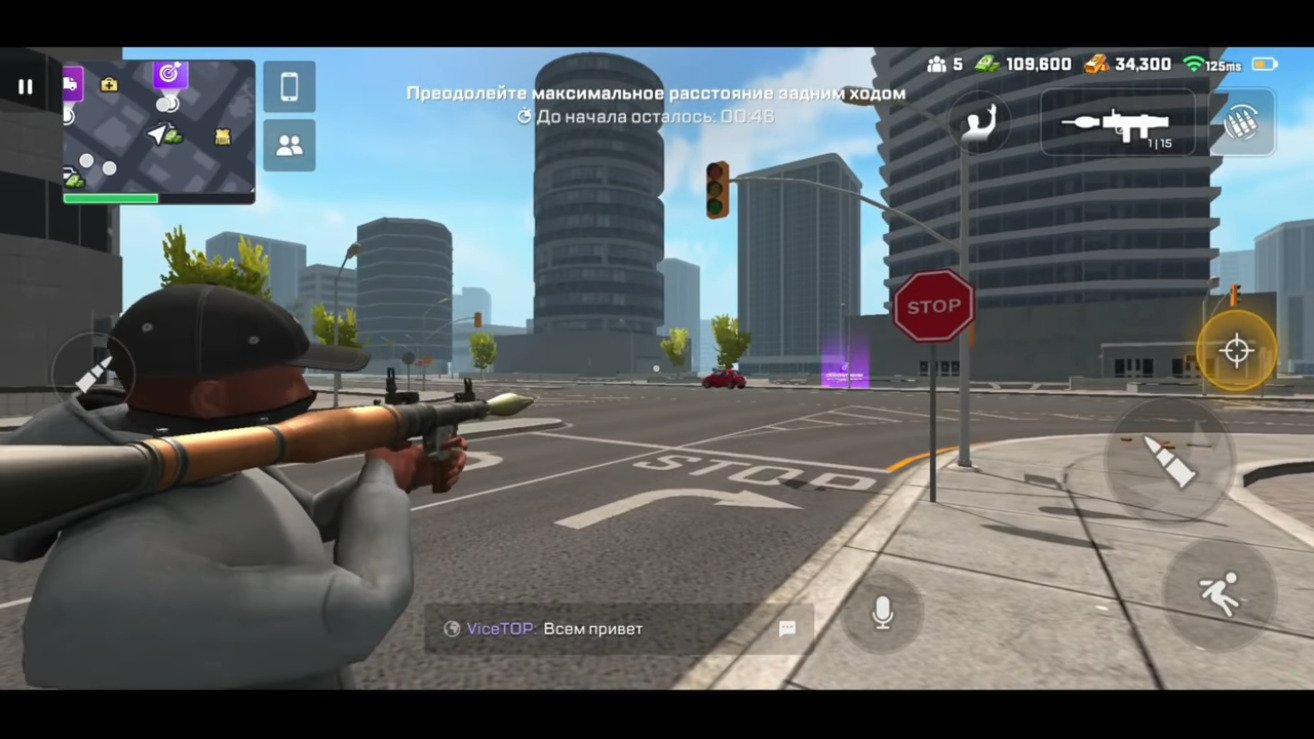Image resolution: width=1314 pixels, height=739 pixels.
Task: Tap the yellow medkit marker on minimap
Action: click(109, 84)
